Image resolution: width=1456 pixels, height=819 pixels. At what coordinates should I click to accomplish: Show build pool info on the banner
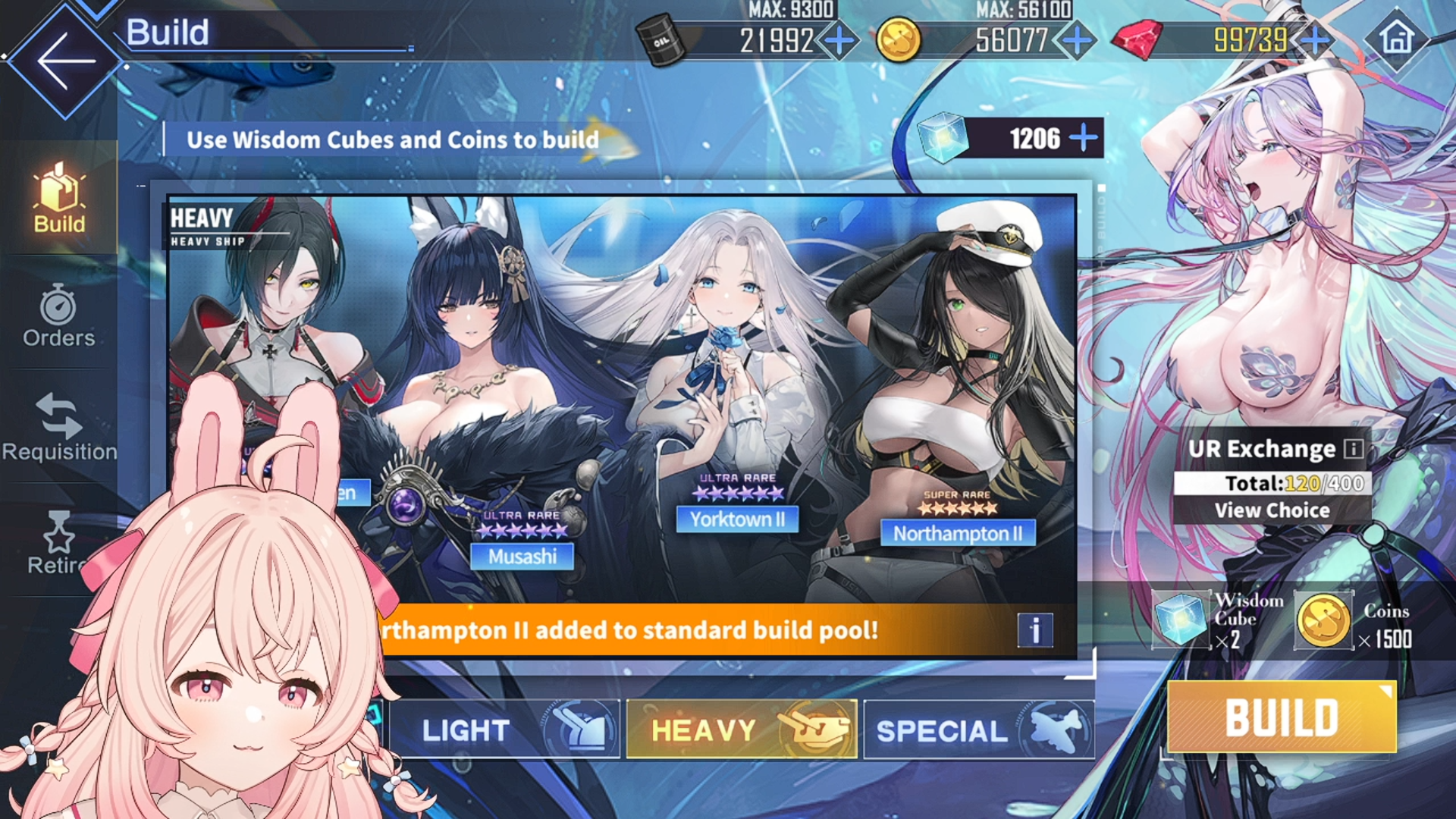[x=1035, y=629]
